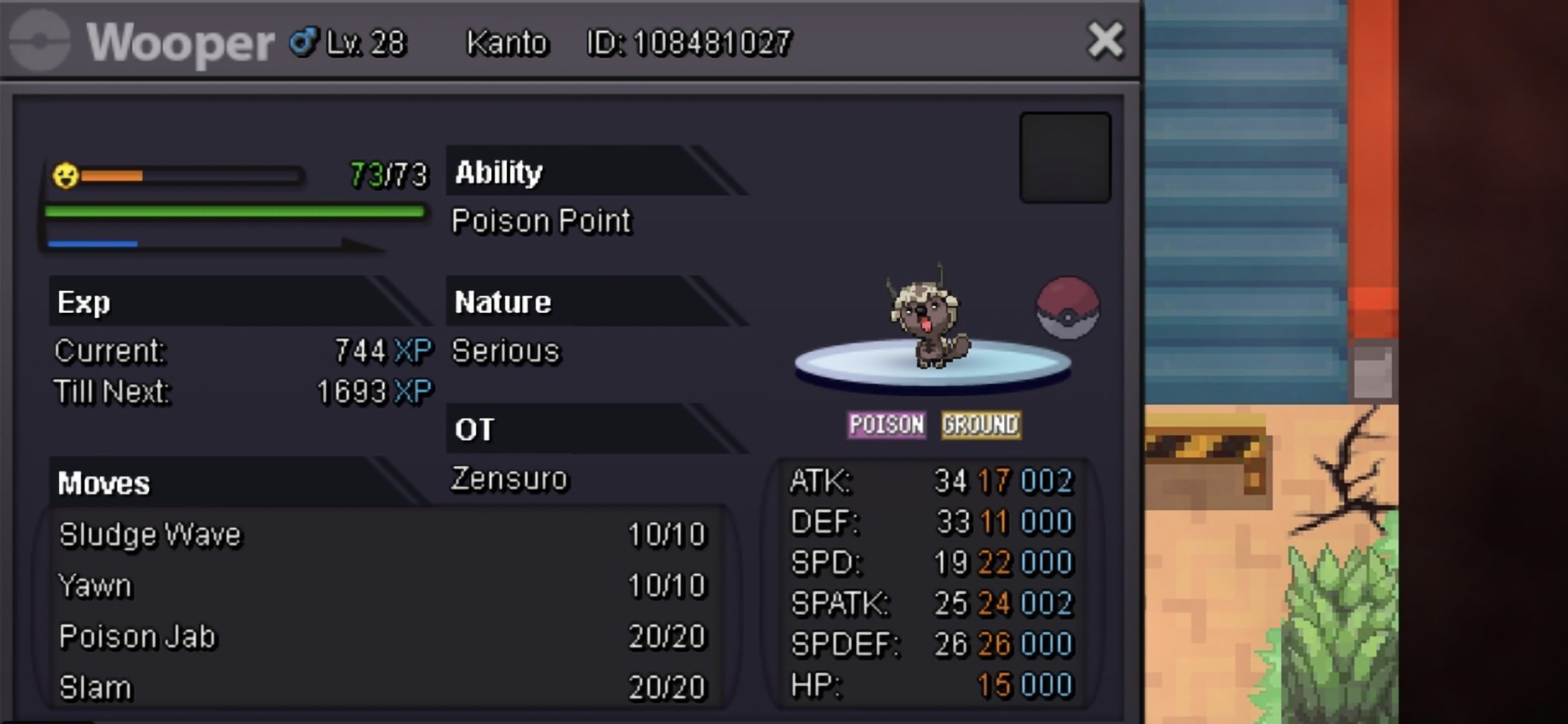Click the Poké Ball icon beside Wooper
The image size is (1568, 724).
click(x=1067, y=308)
